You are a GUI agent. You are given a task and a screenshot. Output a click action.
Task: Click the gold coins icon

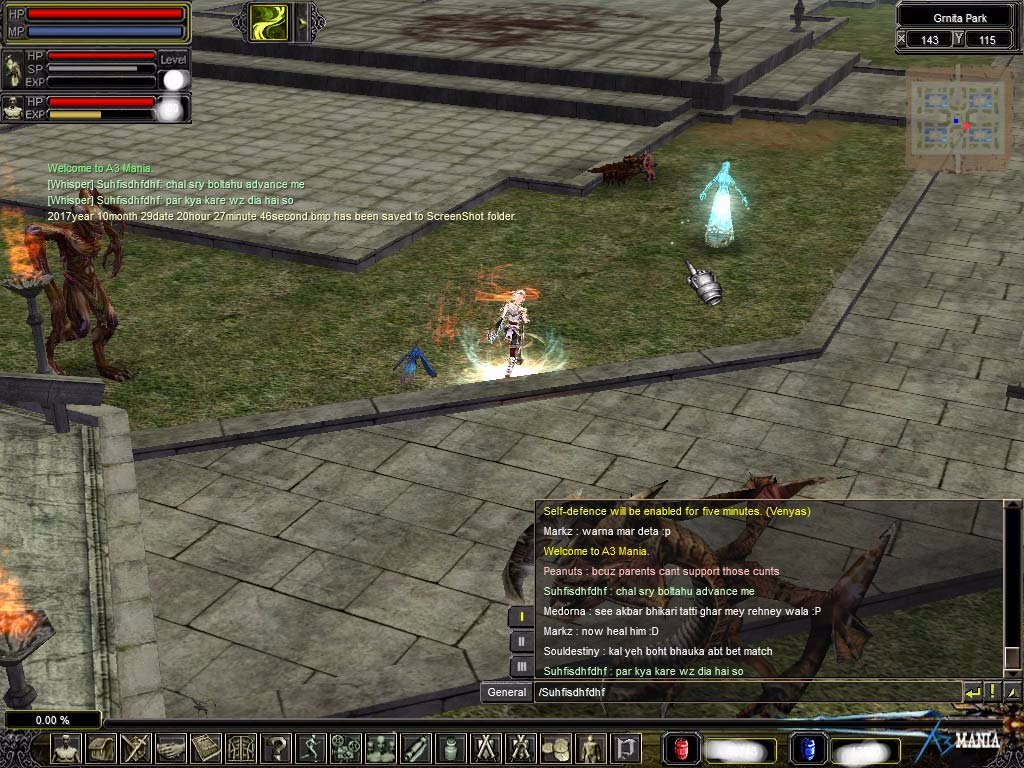tap(555, 748)
